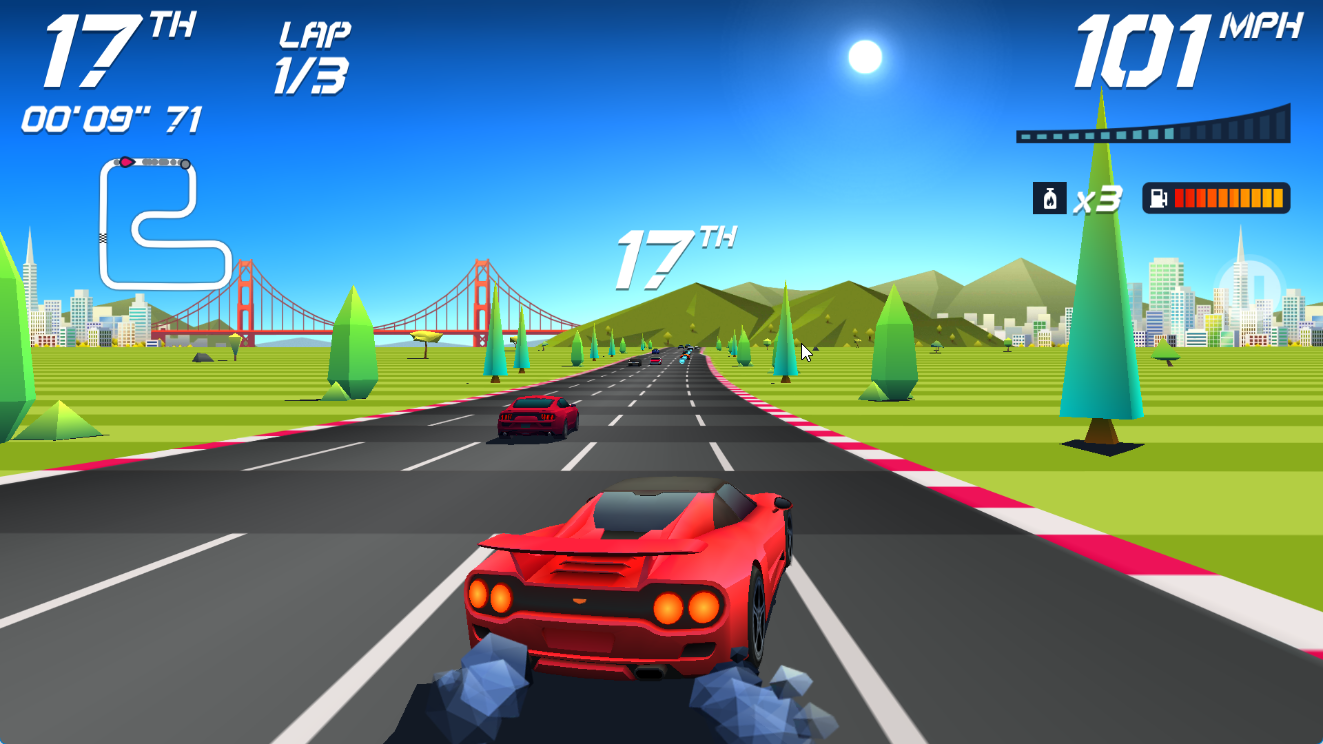Select the nitro bottle icon
This screenshot has height=744, width=1323.
[x=1049, y=198]
